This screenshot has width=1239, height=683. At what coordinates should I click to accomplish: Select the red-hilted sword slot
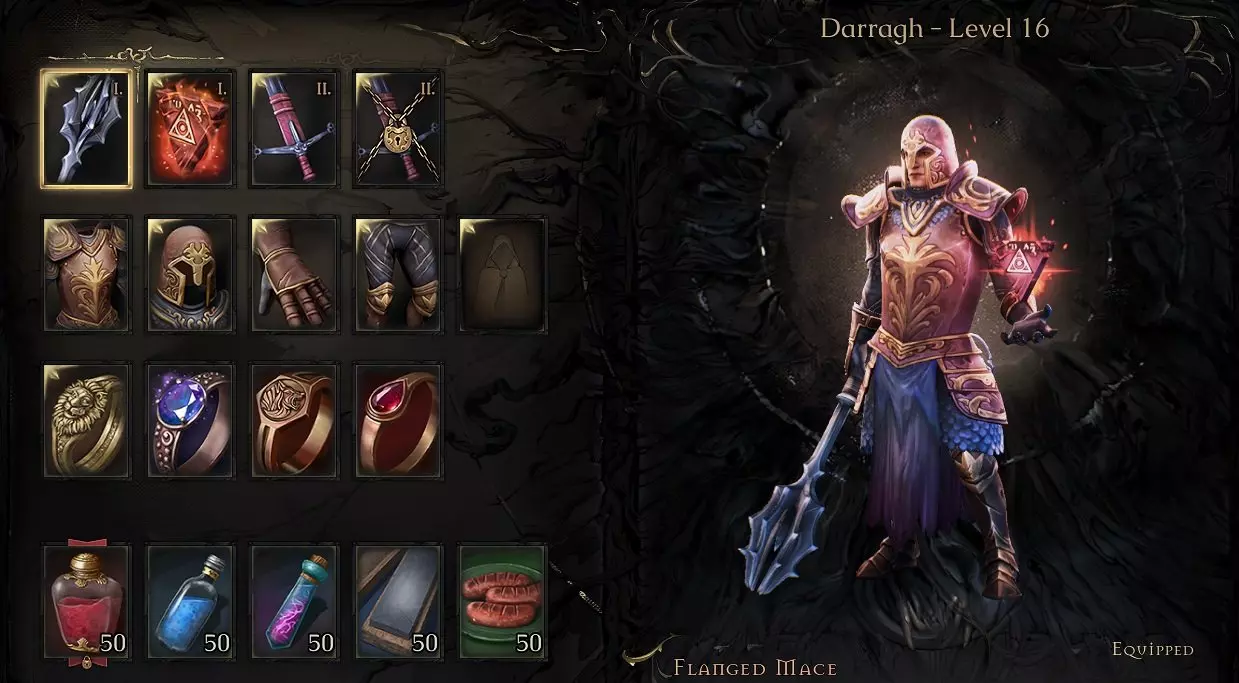(294, 128)
